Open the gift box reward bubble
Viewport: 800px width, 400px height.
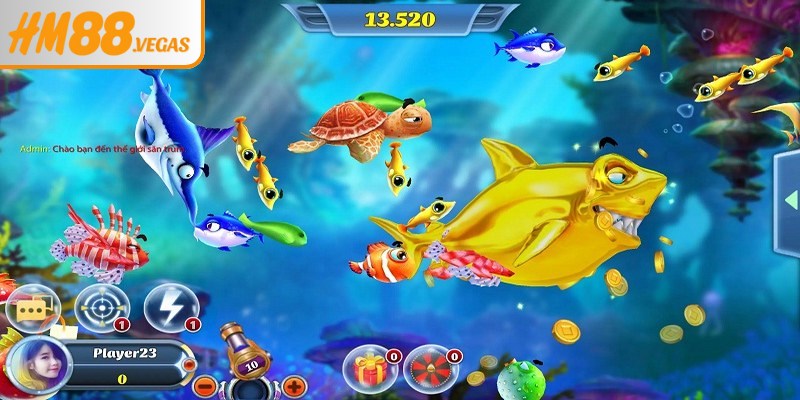tap(366, 368)
